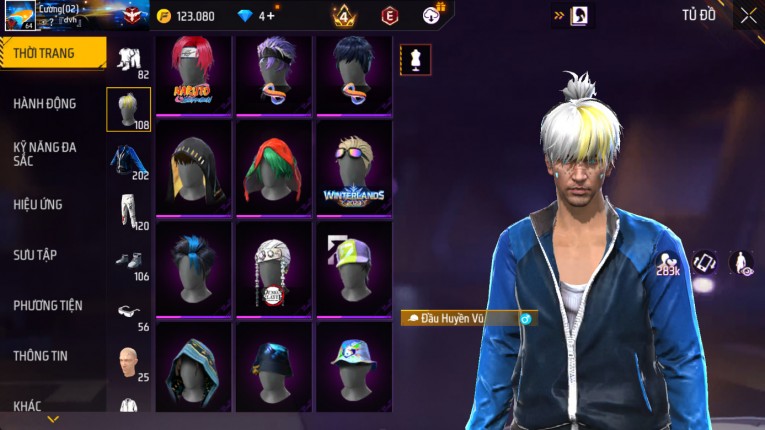
Task: Switch to the THỜI TRANG tab
Action: point(47,53)
